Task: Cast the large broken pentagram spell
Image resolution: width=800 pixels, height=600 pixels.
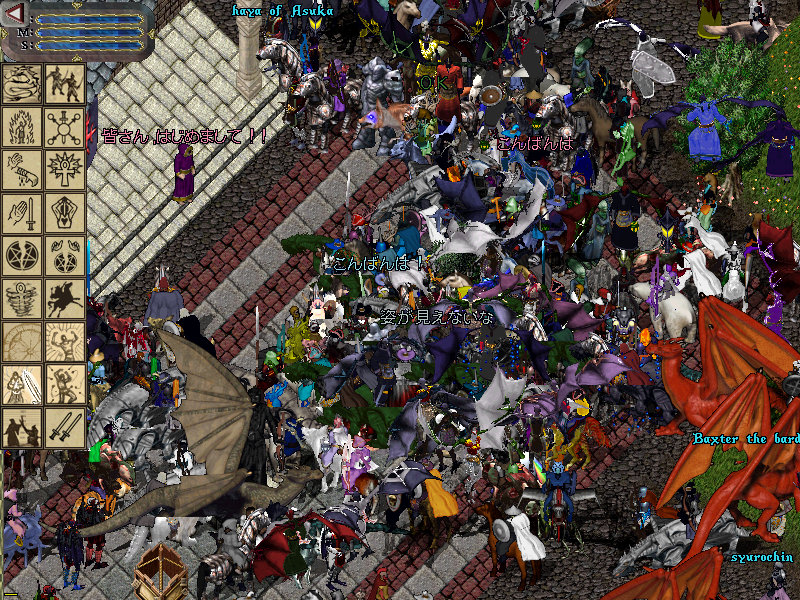Action: (22, 256)
